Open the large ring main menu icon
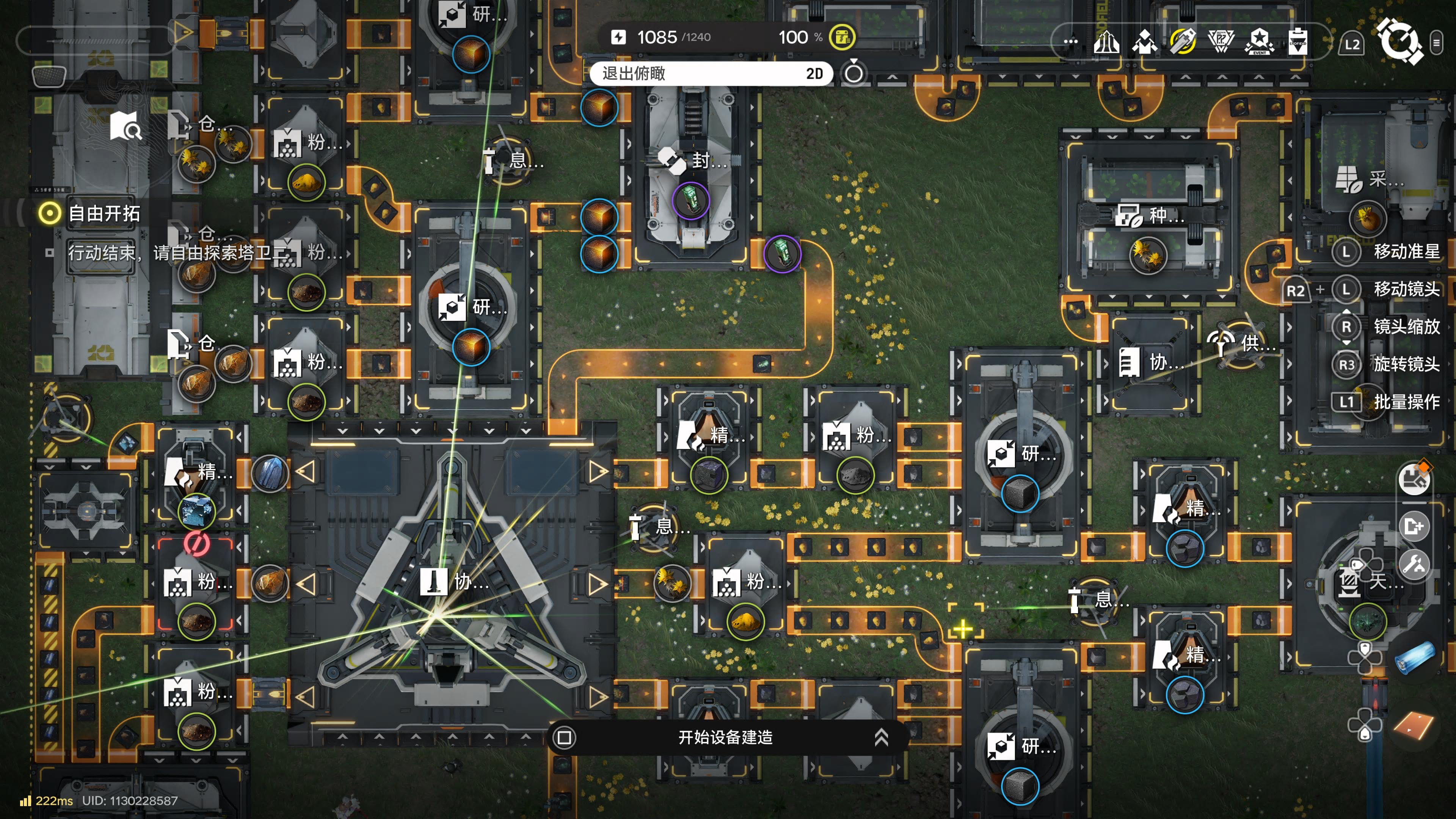The height and width of the screenshot is (819, 1456). 1399,41
